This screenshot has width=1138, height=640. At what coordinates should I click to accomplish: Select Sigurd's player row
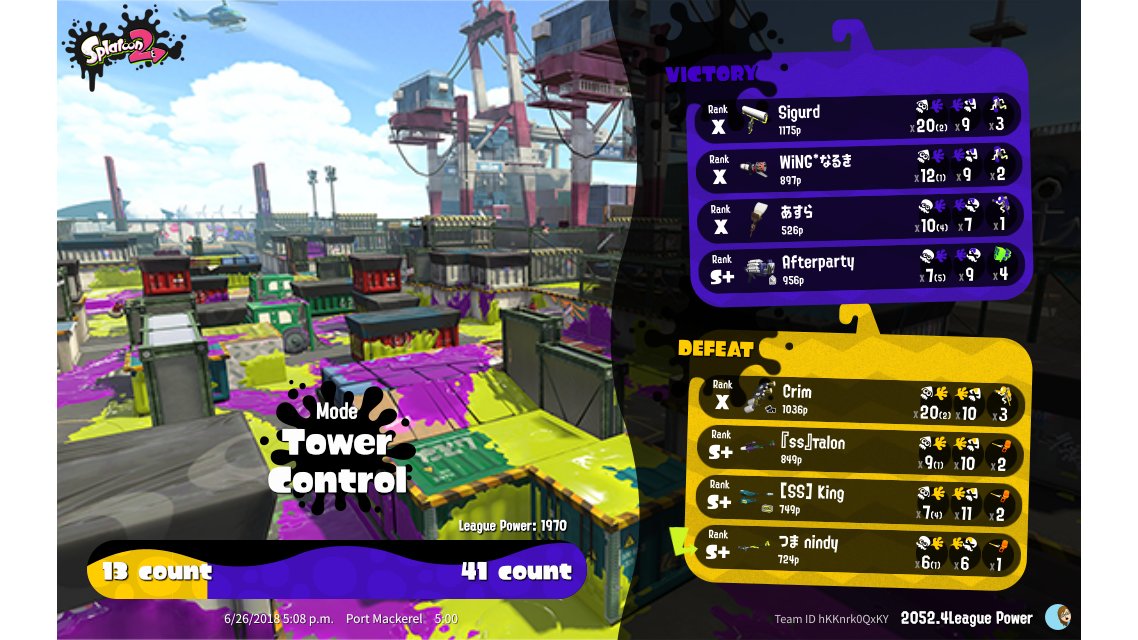[x=858, y=117]
